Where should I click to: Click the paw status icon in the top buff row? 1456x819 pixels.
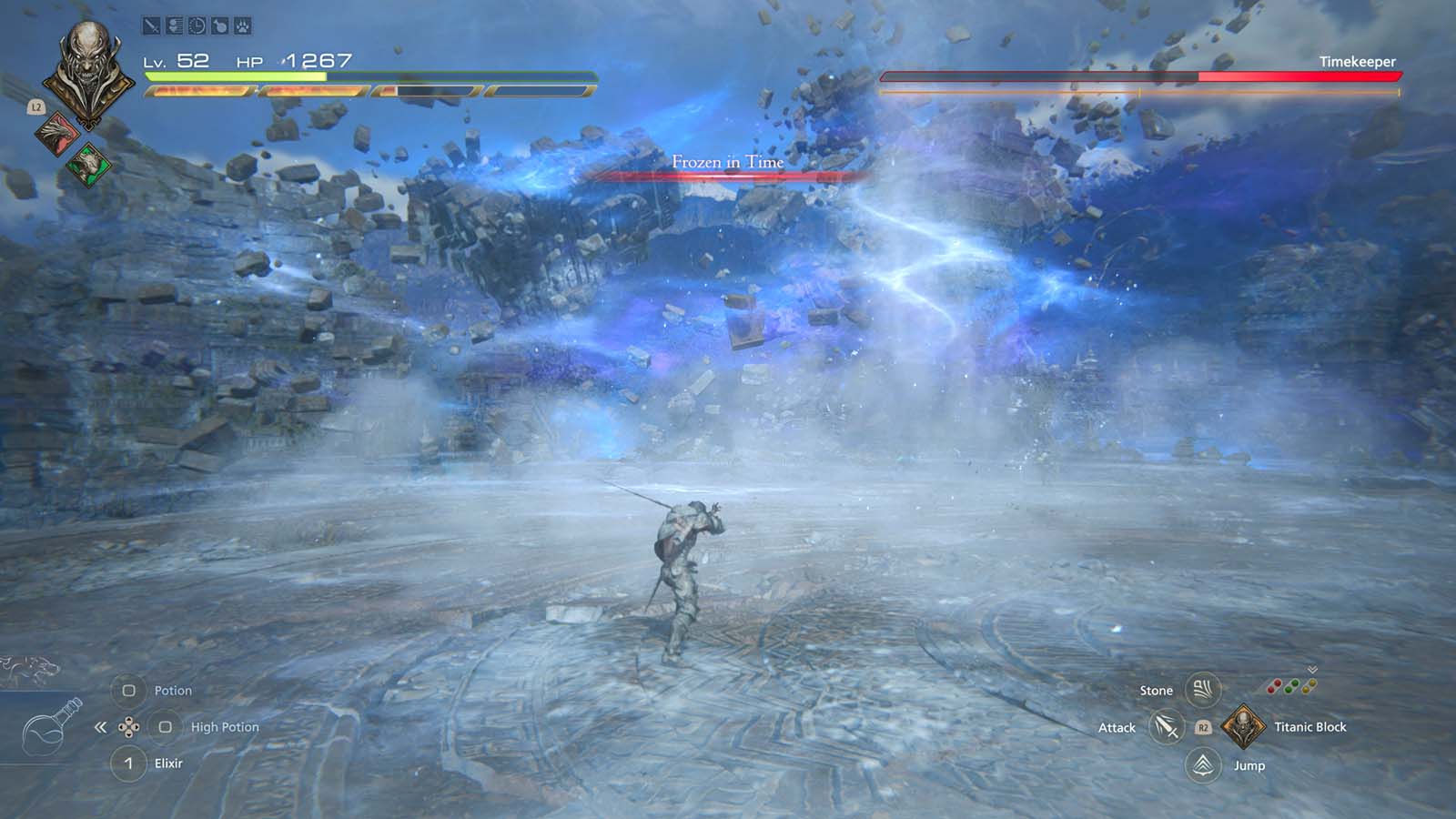243,25
